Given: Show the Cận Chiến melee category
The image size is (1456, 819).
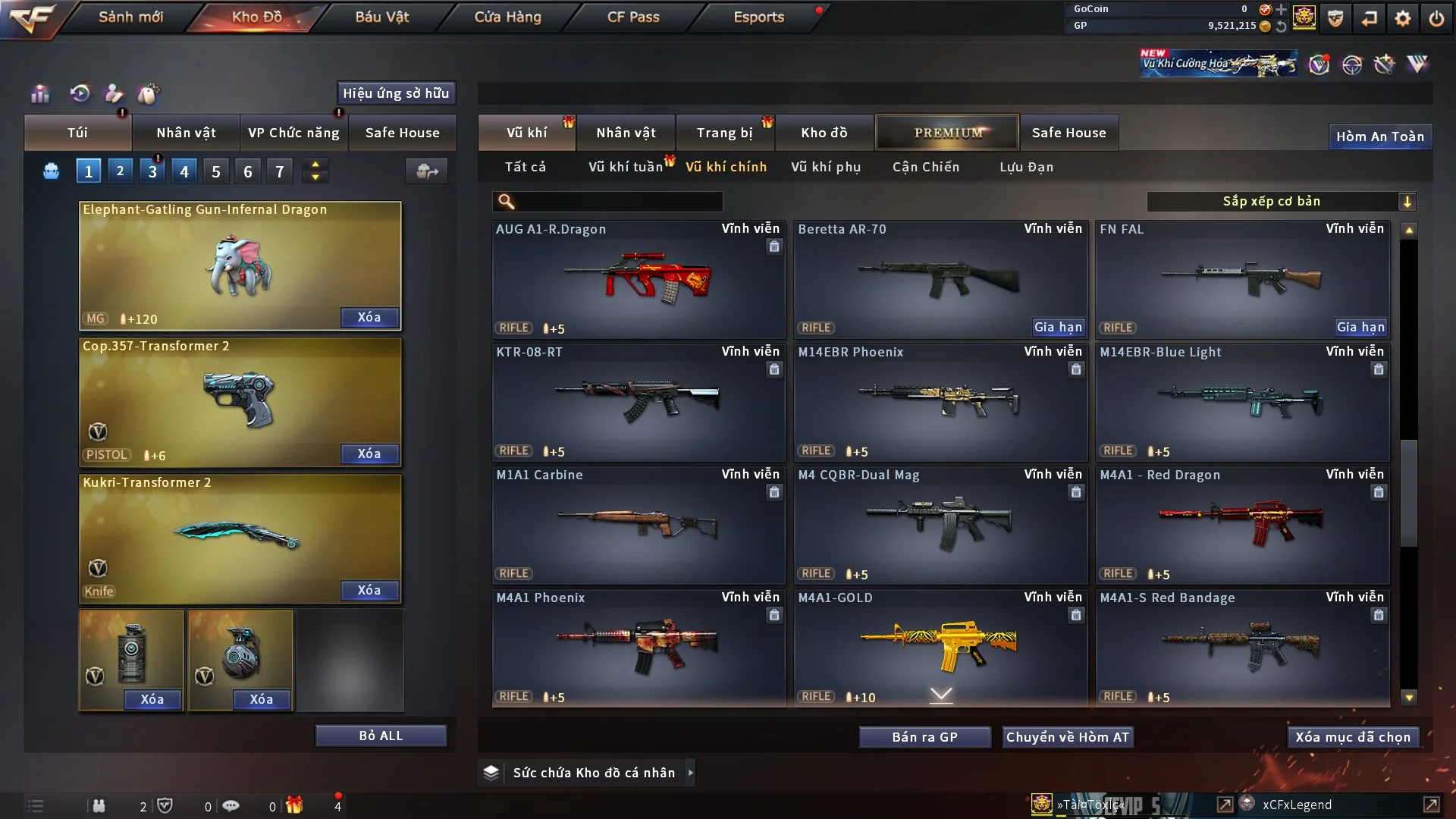Looking at the screenshot, I should (926, 167).
